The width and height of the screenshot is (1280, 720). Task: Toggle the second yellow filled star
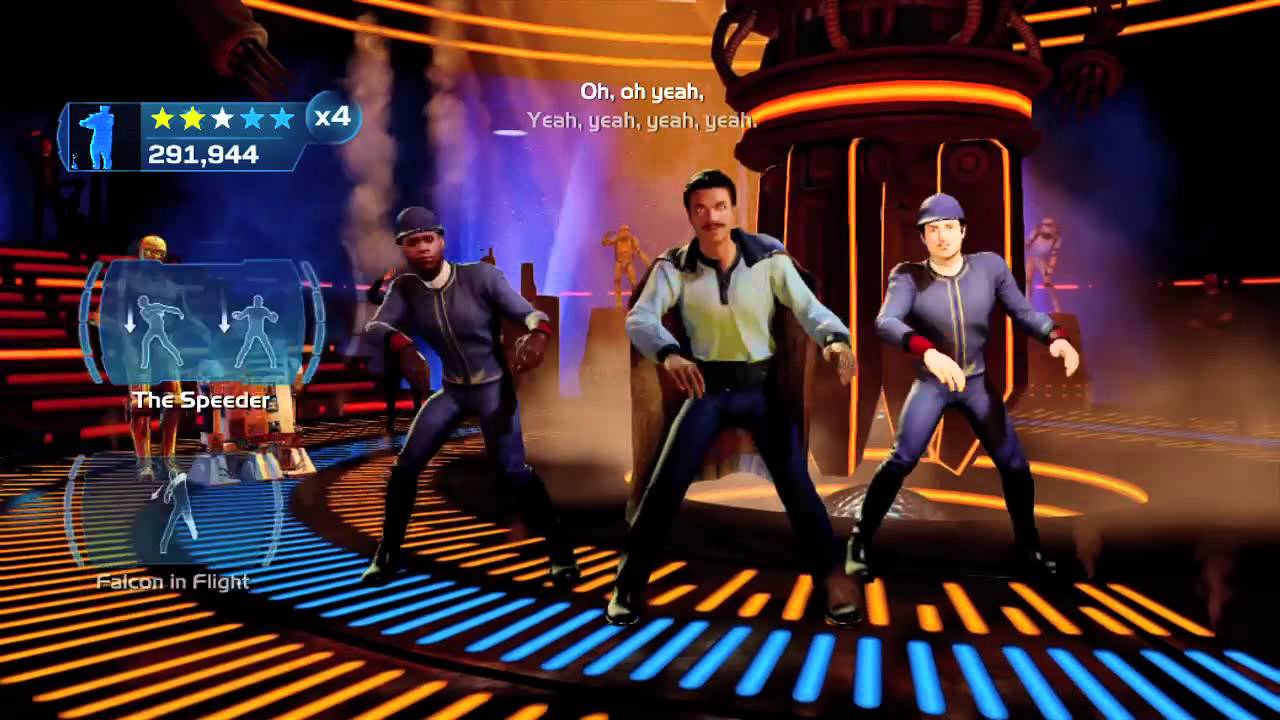point(192,118)
